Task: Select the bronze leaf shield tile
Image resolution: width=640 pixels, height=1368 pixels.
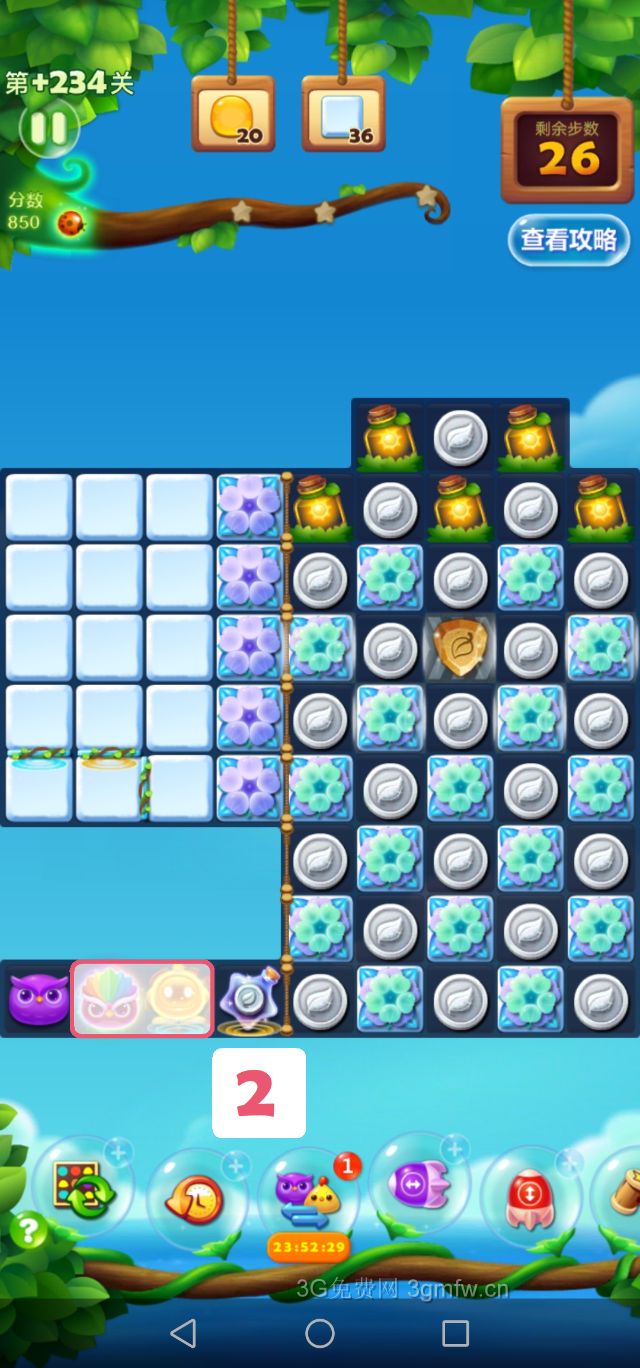Action: (x=460, y=648)
